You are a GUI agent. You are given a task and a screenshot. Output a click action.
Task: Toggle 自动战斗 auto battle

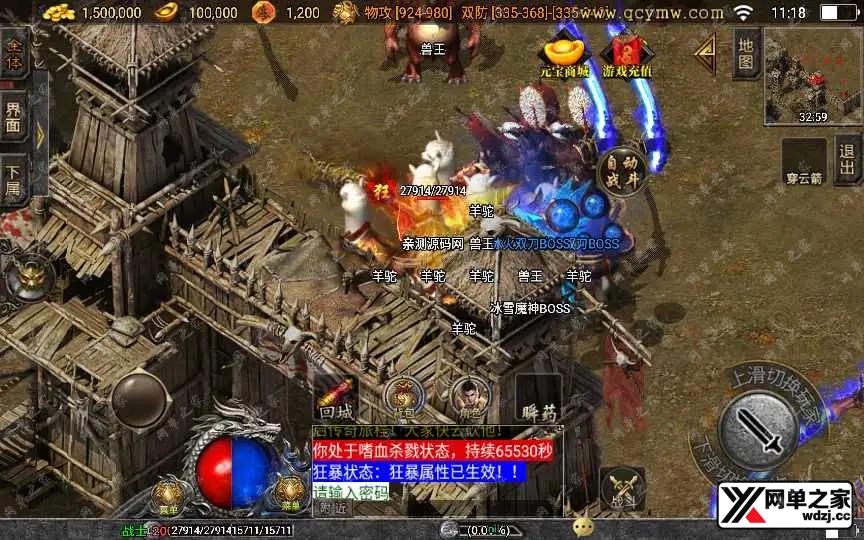click(622, 171)
